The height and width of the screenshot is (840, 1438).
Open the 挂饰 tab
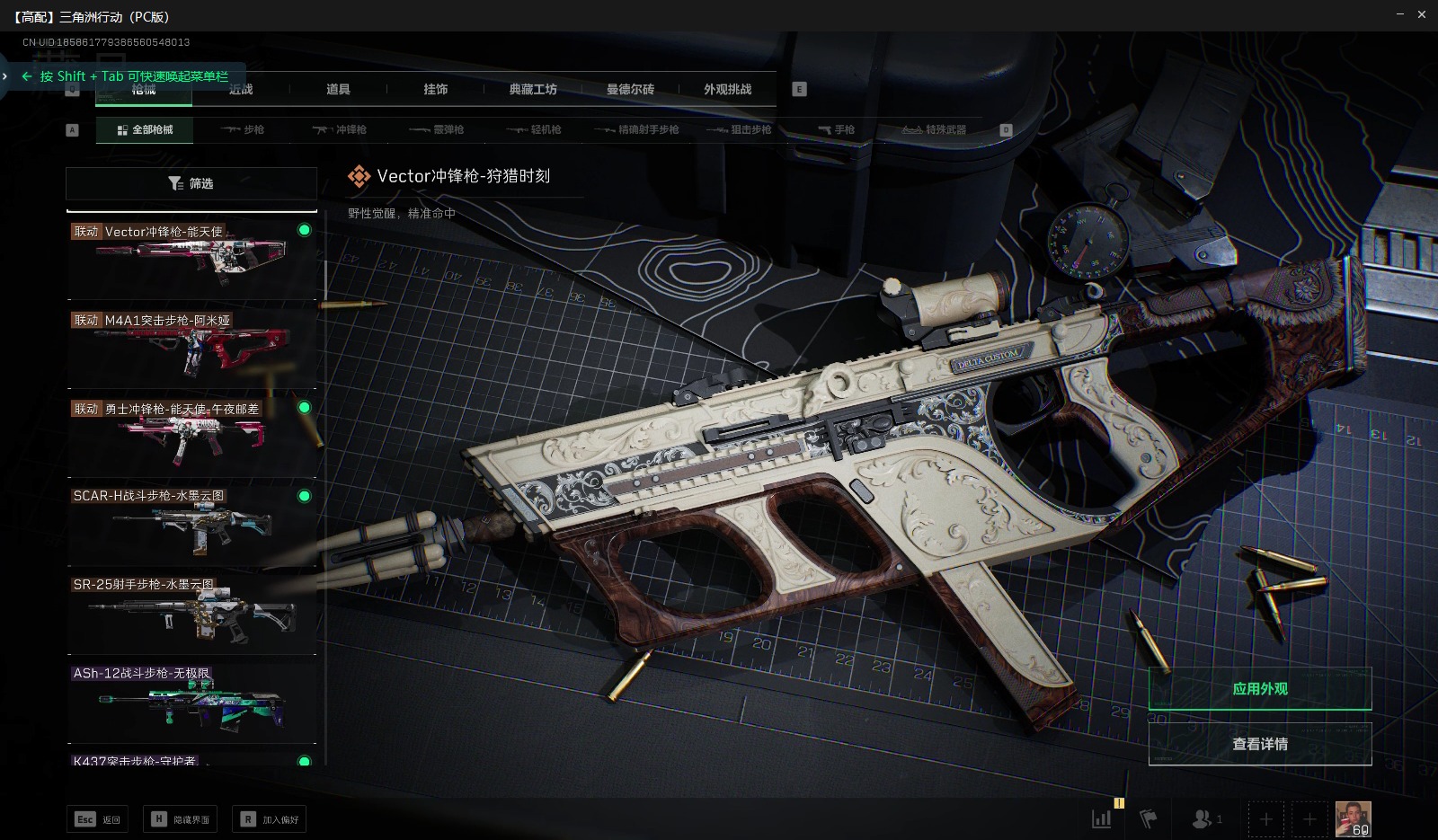[x=436, y=89]
